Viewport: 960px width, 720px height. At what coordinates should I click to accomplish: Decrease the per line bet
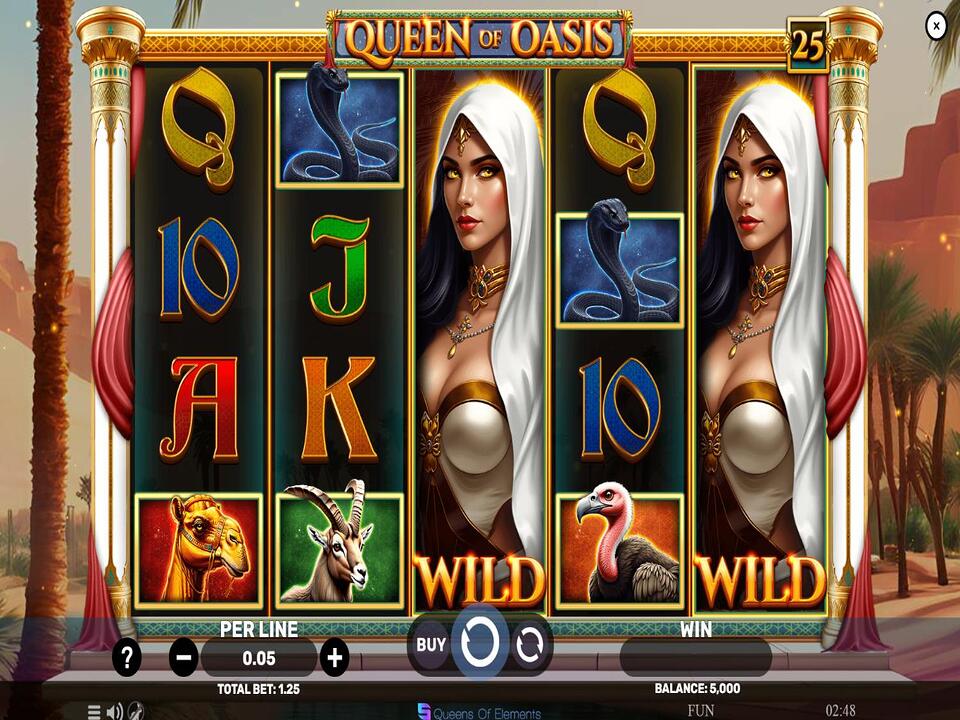click(184, 657)
